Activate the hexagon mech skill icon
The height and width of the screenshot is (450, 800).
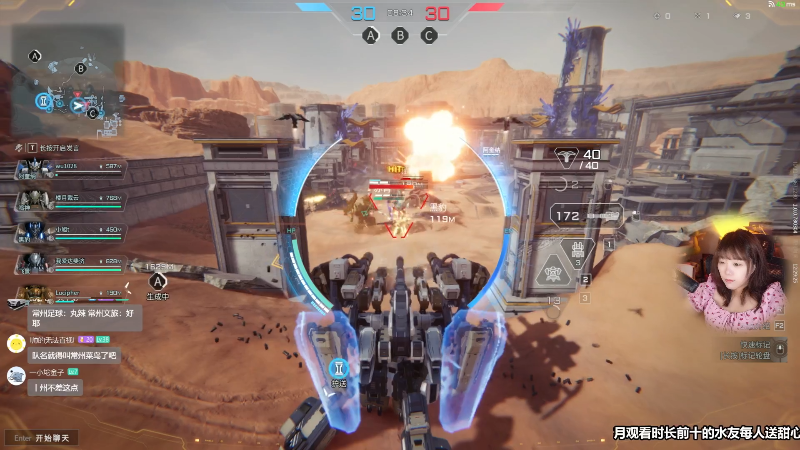[x=551, y=274]
